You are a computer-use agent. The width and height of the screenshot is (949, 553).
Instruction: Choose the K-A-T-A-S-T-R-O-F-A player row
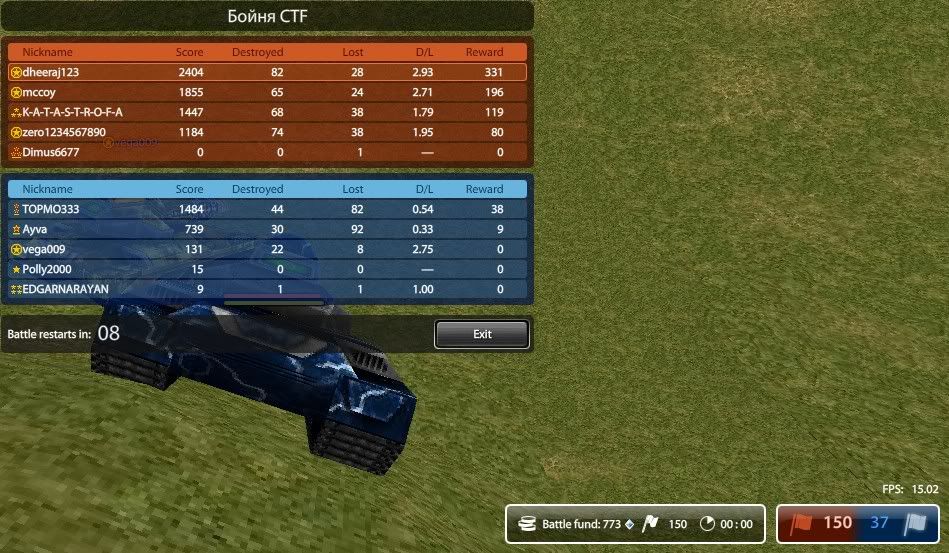267,112
